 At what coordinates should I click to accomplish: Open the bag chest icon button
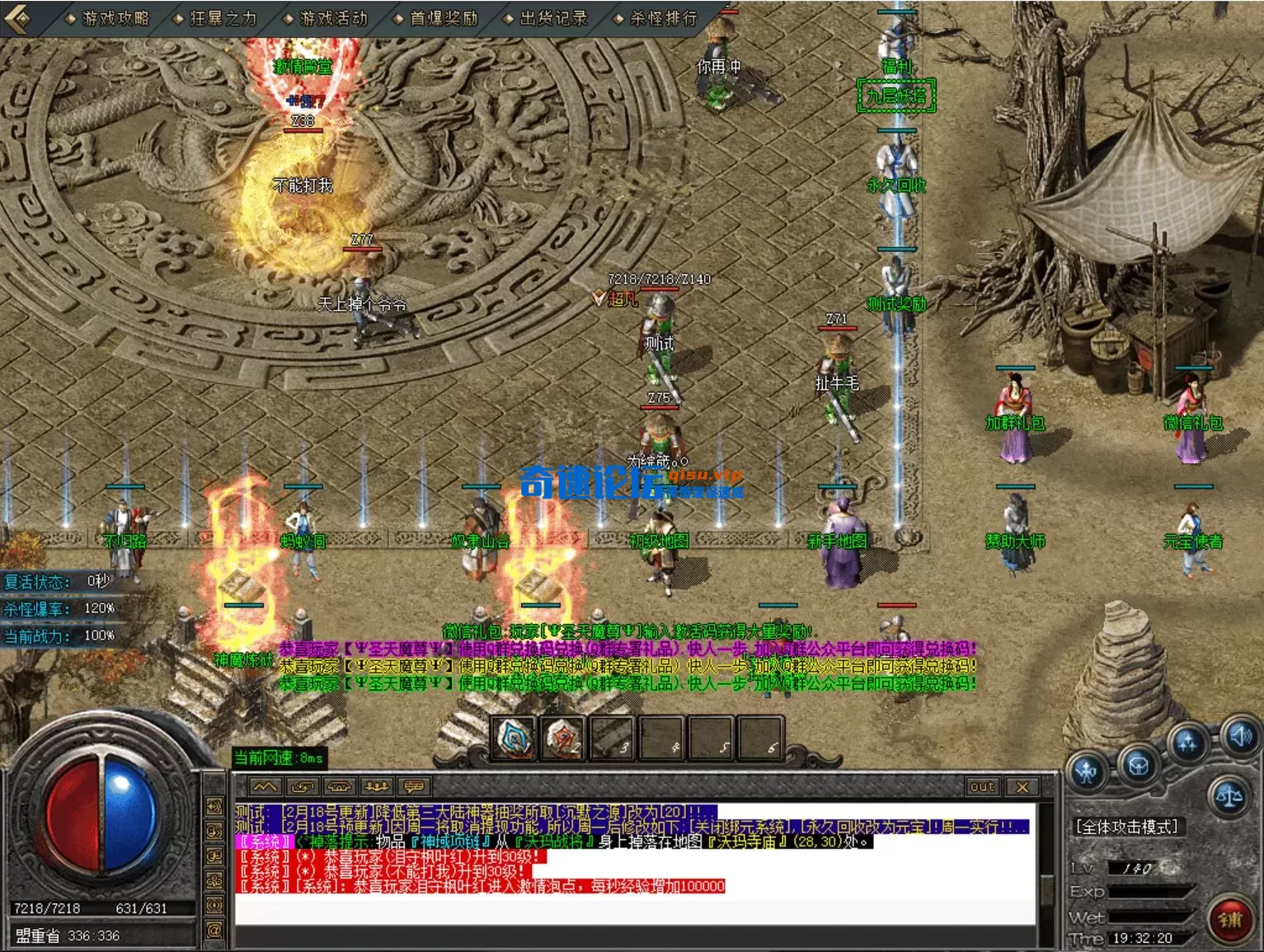(x=1139, y=767)
